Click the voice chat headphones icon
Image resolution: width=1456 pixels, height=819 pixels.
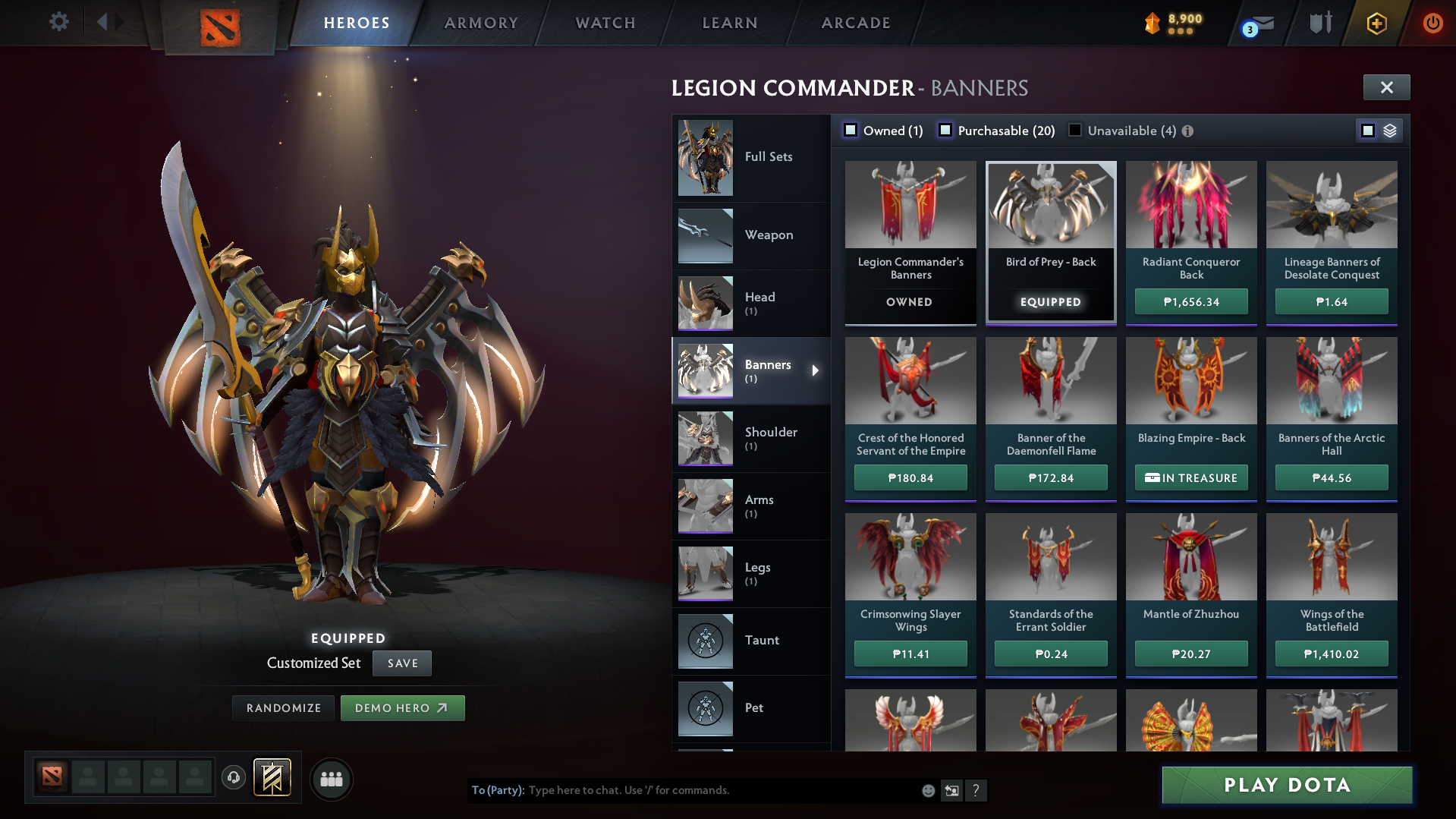point(233,778)
